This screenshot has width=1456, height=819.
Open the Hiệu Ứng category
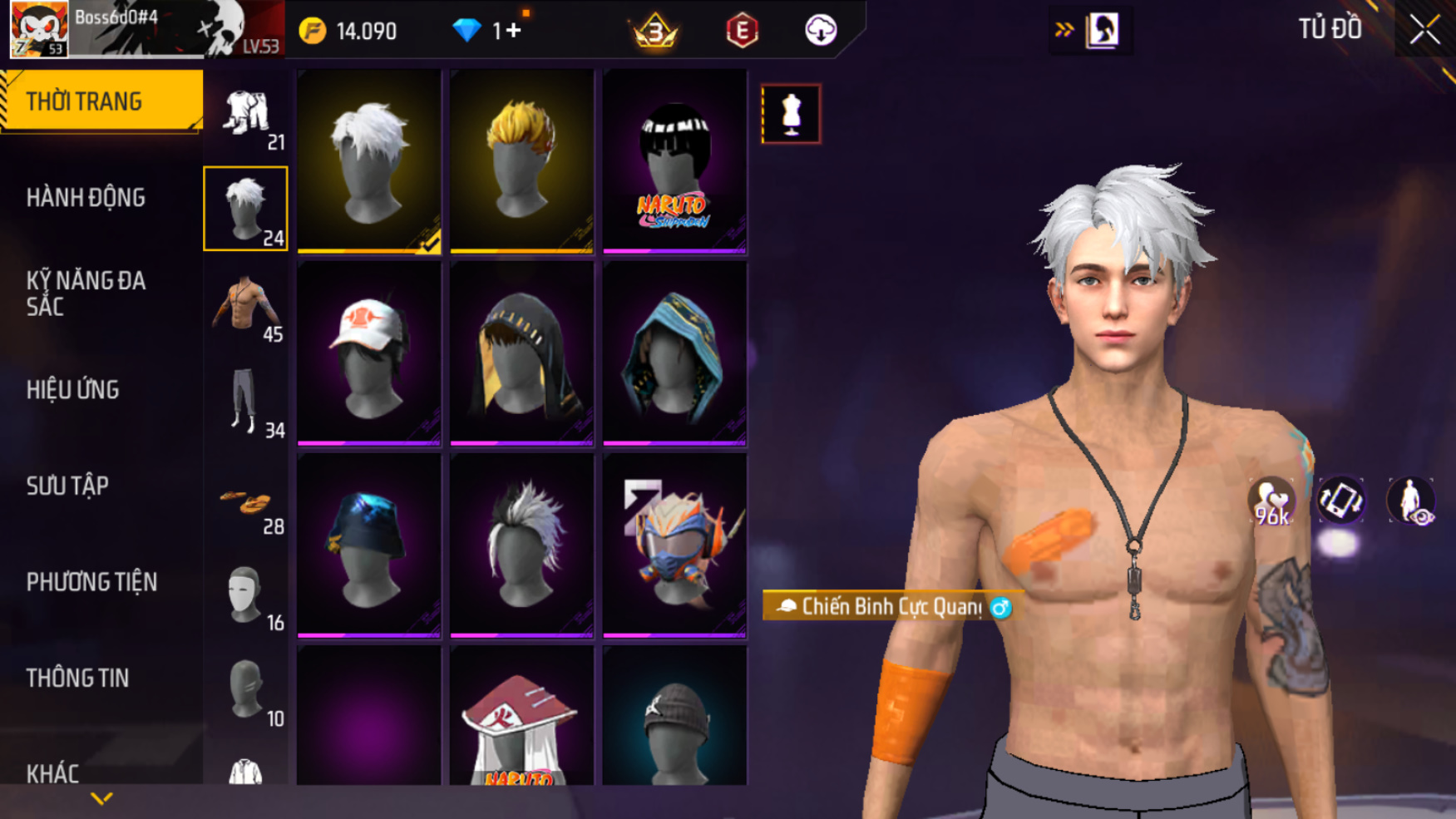[73, 390]
